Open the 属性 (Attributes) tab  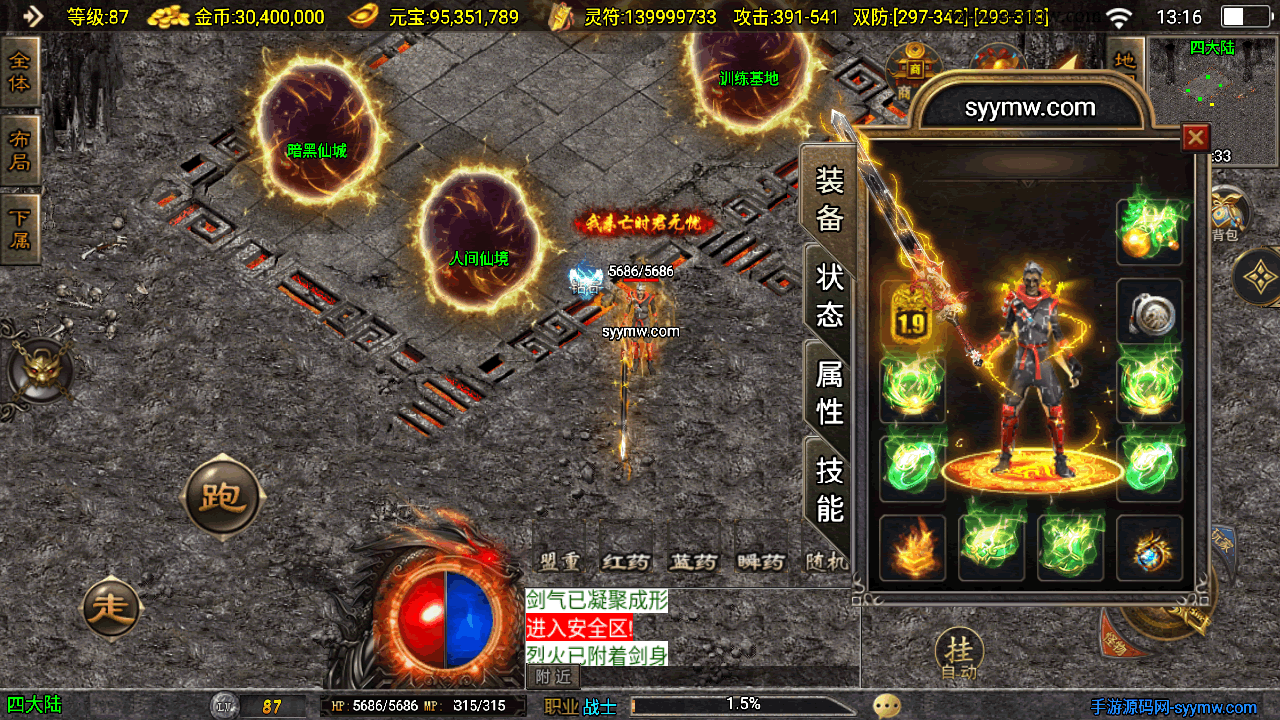coord(830,392)
